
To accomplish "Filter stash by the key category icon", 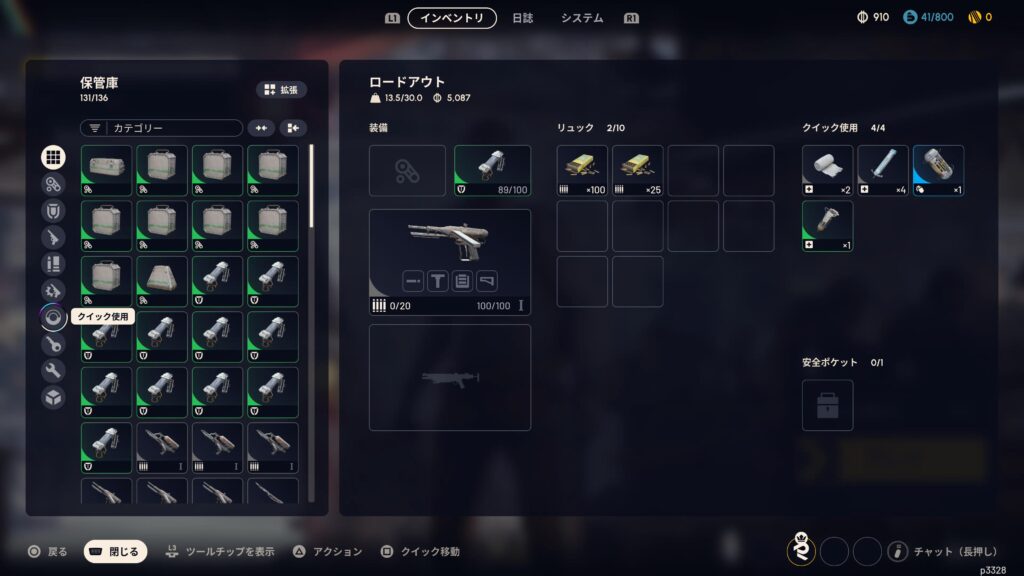I will tap(54, 344).
